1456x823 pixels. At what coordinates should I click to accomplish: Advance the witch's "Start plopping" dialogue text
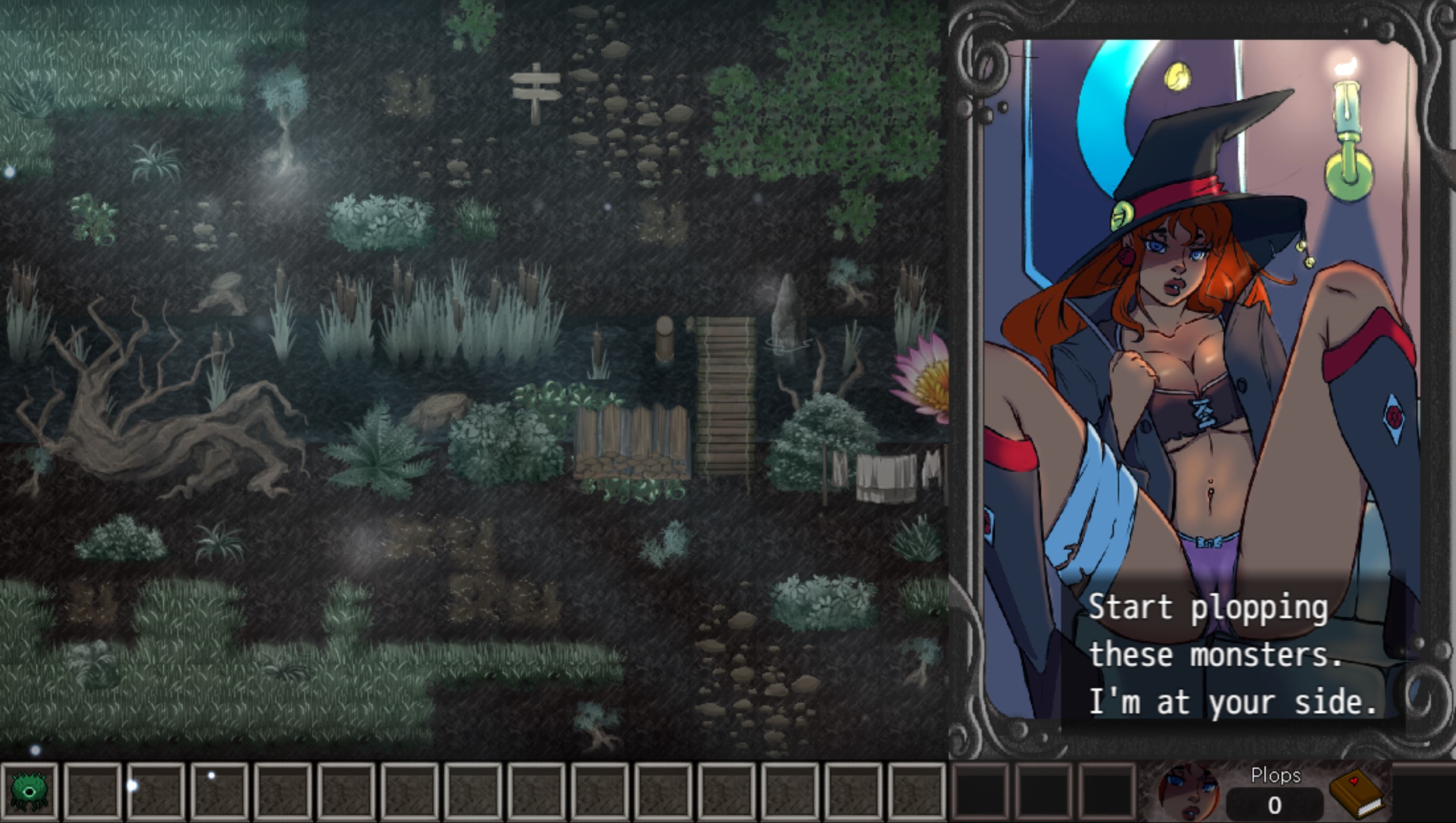click(x=1231, y=655)
